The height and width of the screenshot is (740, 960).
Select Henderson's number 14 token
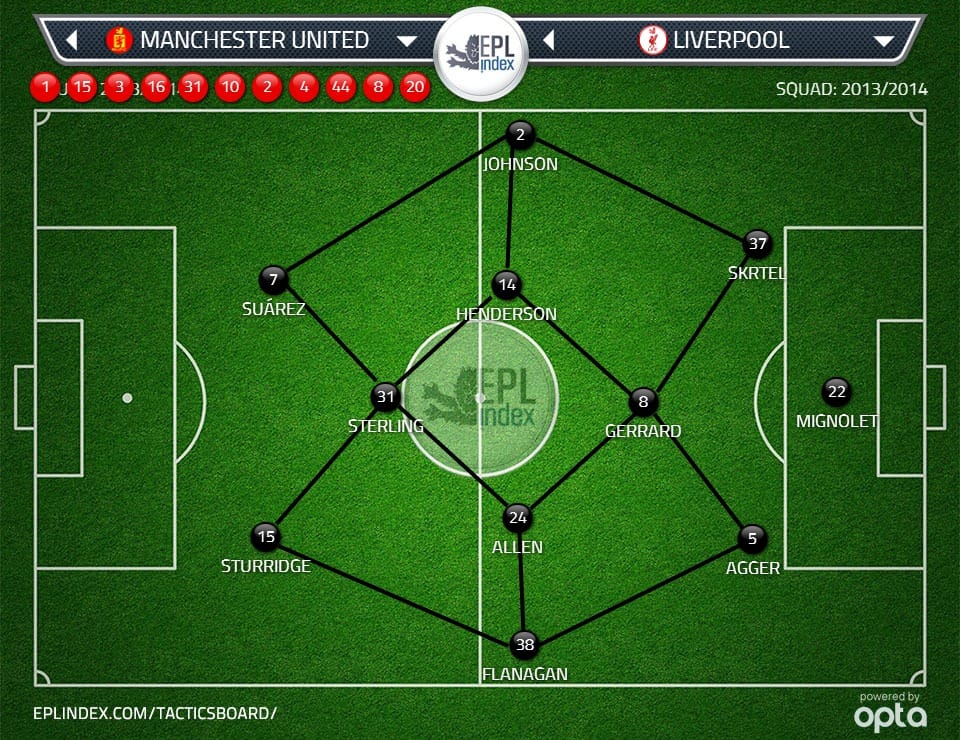tap(507, 285)
